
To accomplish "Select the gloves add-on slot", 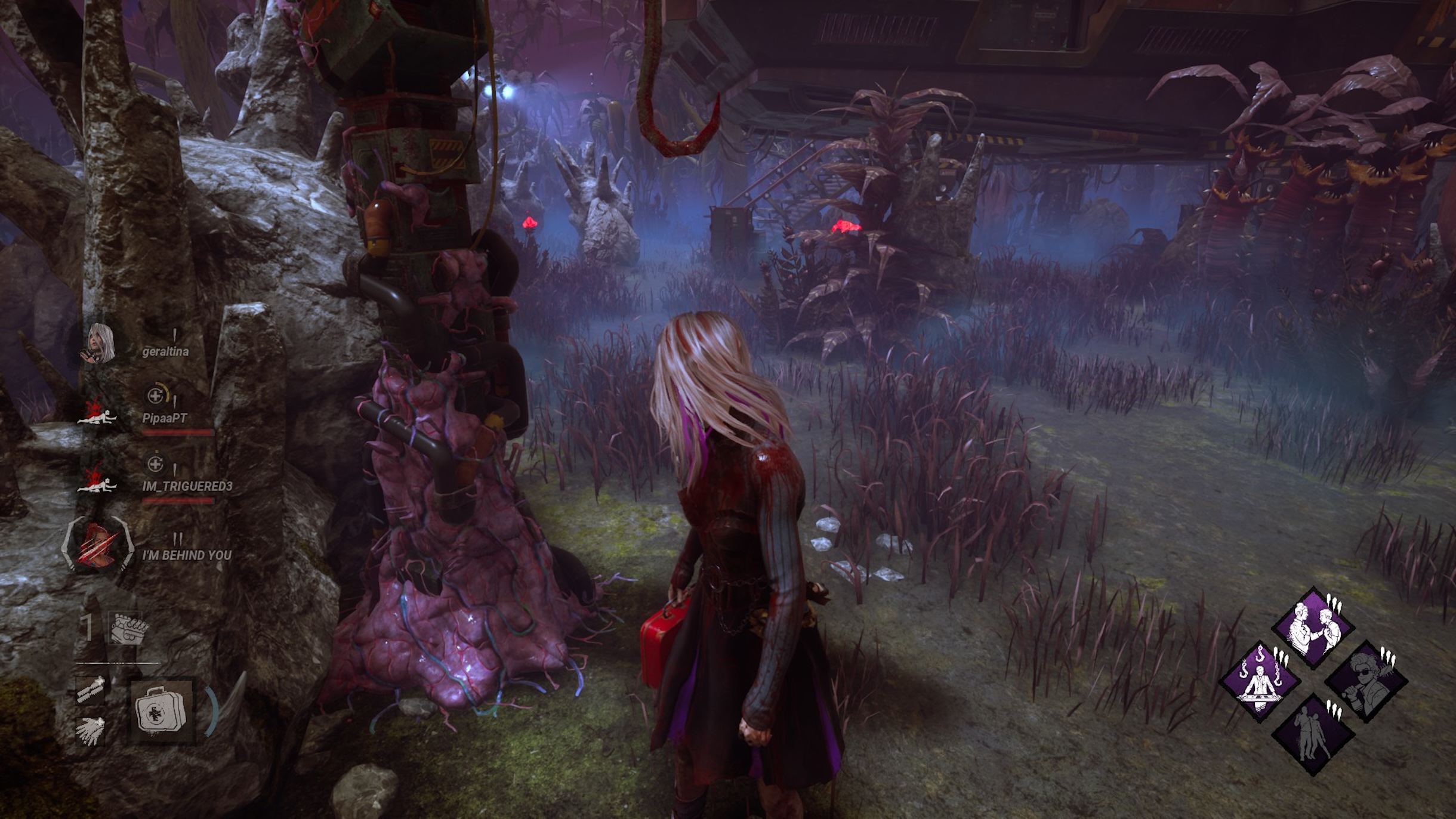I will pyautogui.click(x=91, y=731).
